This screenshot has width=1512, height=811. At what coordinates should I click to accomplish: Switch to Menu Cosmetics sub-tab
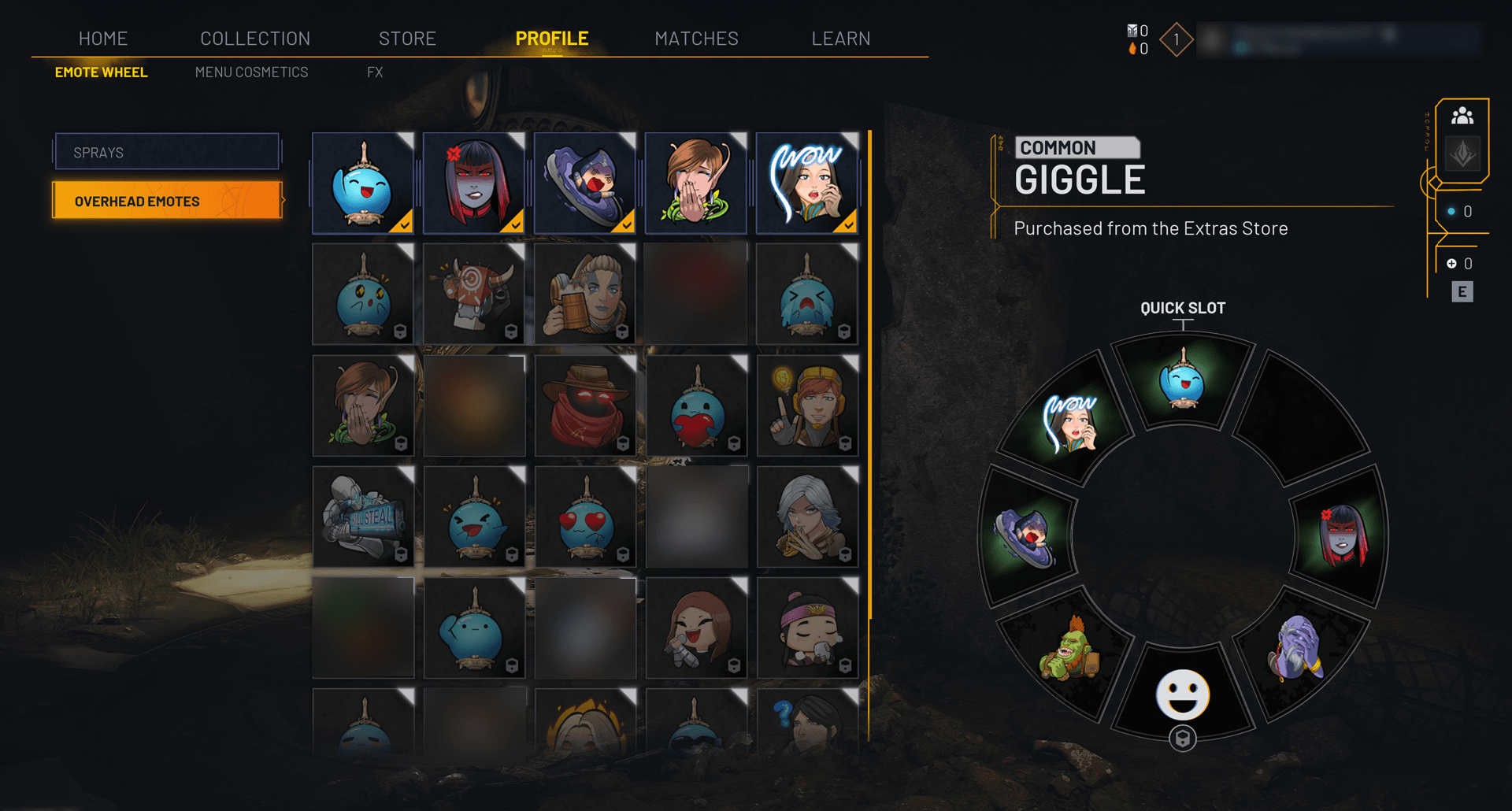pyautogui.click(x=251, y=72)
